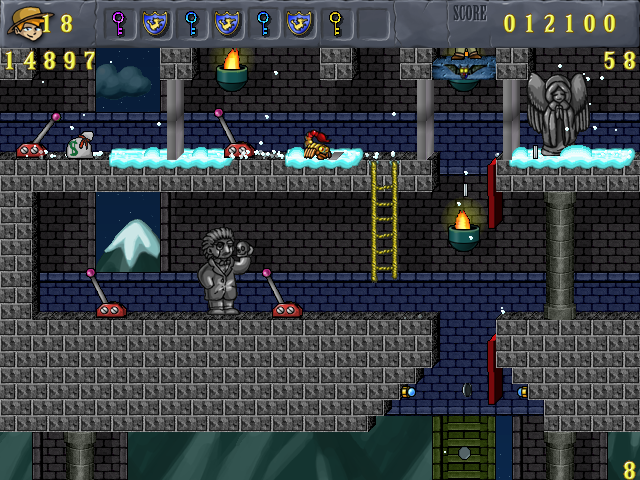Click the hero portrait lives icon
This screenshot has height=480, width=640.
23,22
